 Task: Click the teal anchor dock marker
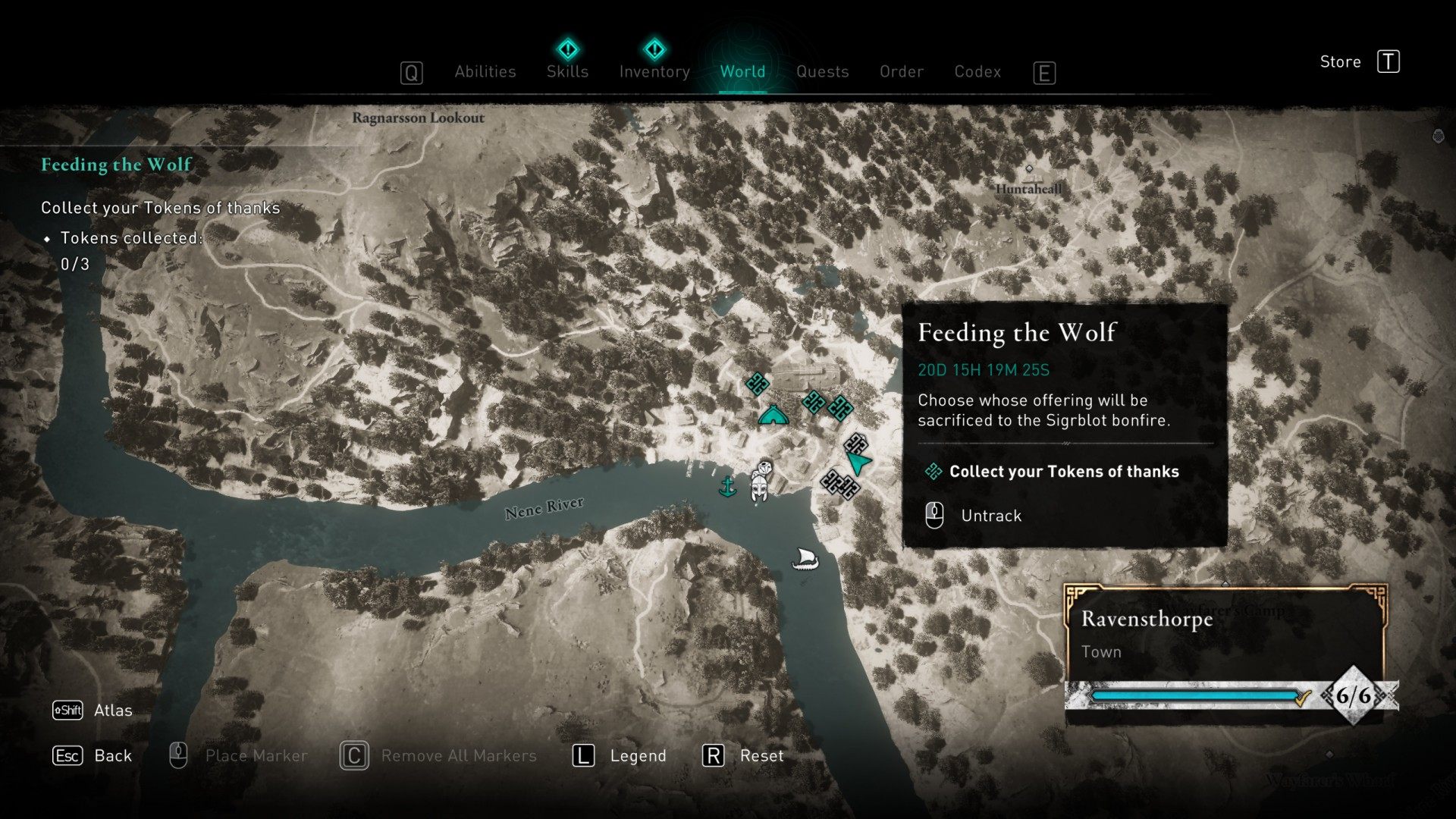[727, 486]
